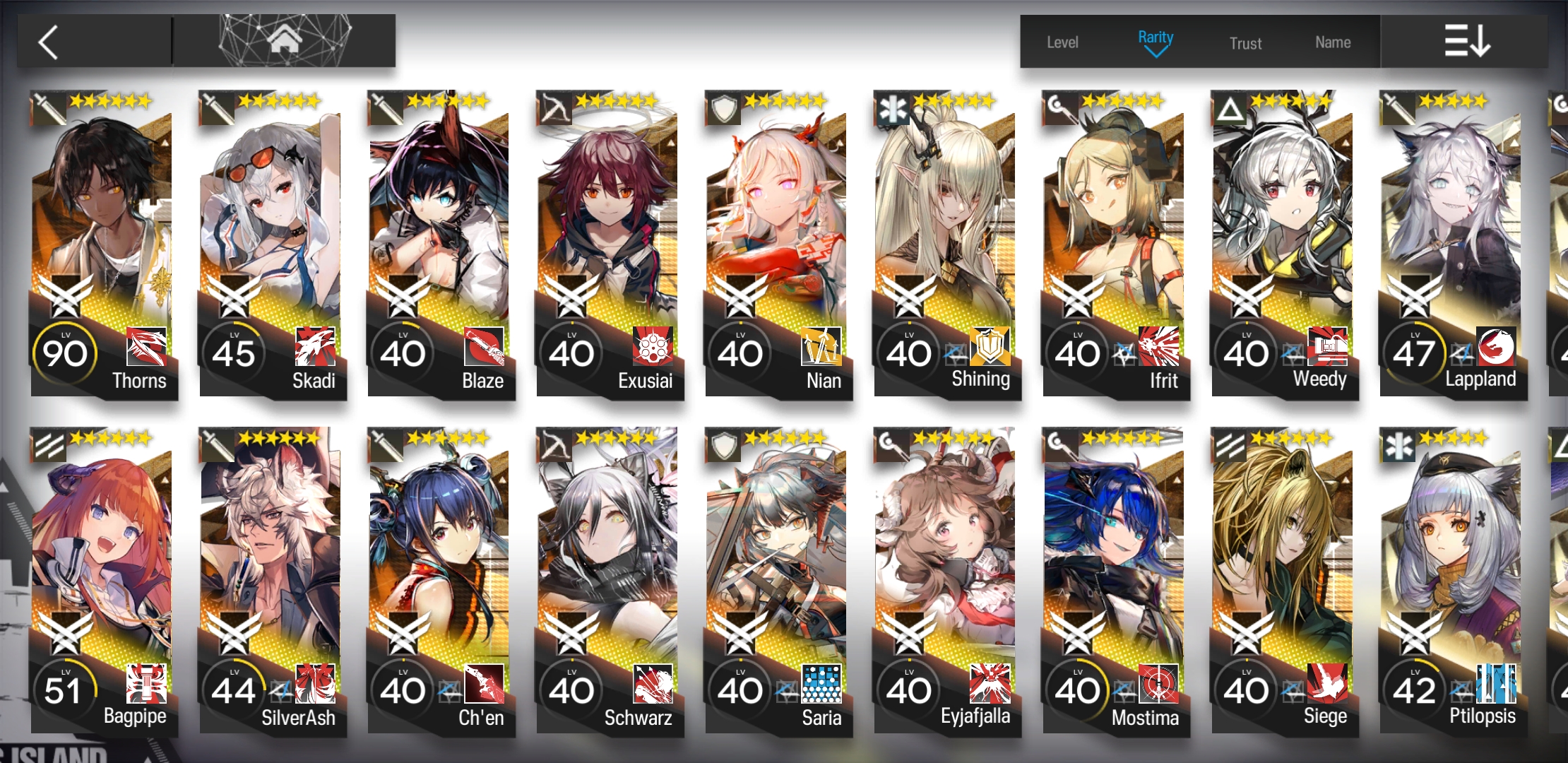Select the Guard sword icon on Thorns' card
This screenshot has height=763, width=1568.
point(45,107)
